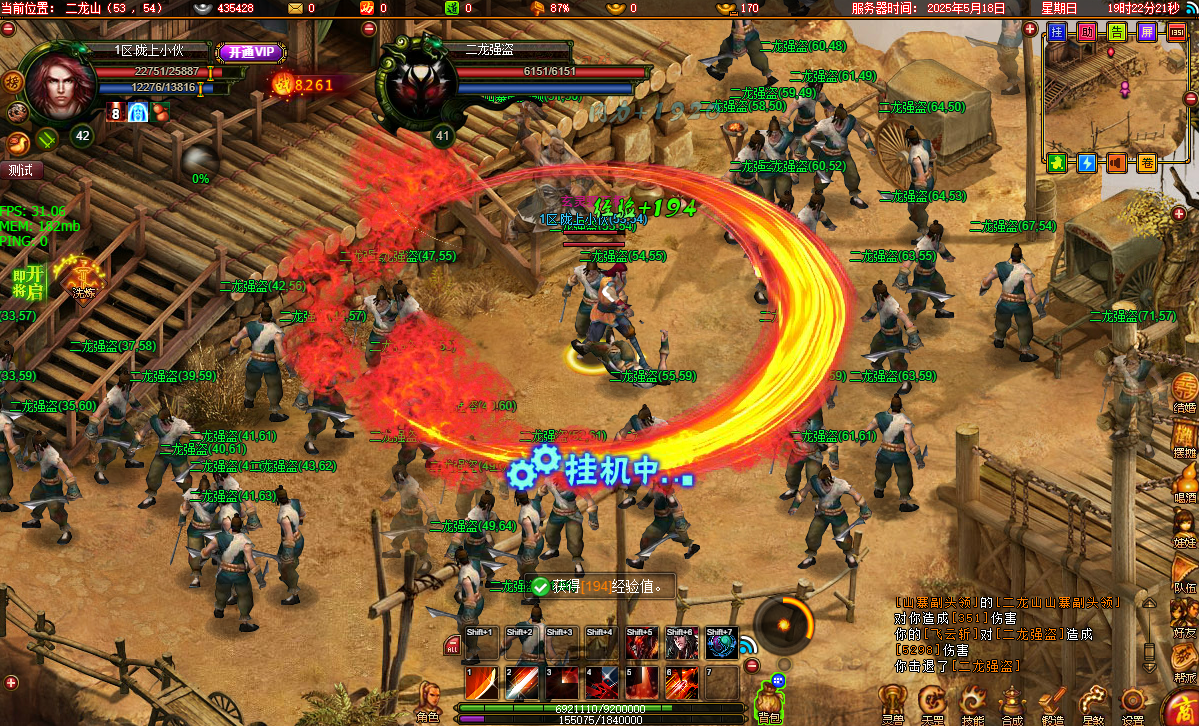The width and height of the screenshot is (1199, 726).
Task: Open the 开通VIP button
Action: click(246, 52)
